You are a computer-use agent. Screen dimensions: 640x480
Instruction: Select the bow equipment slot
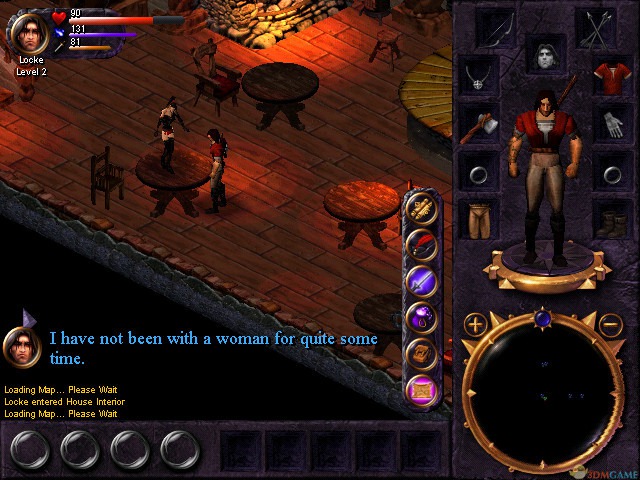pyautogui.click(x=496, y=27)
